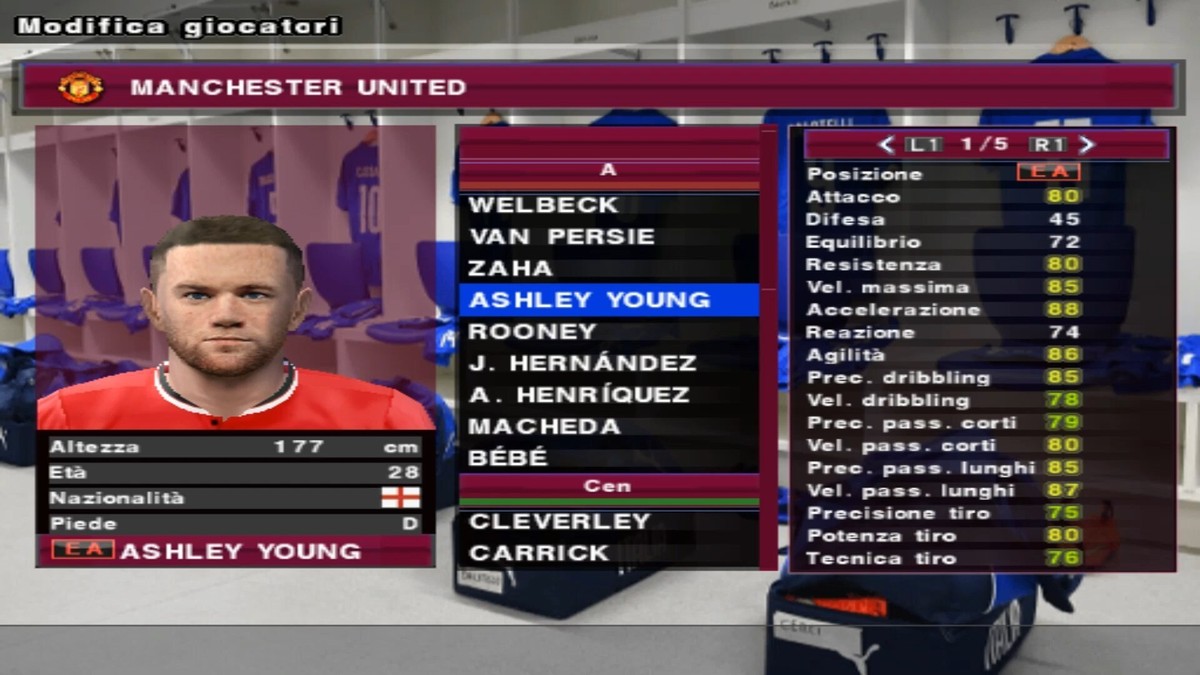1200x675 pixels.
Task: Select Rooney in the player list
Action: tap(532, 331)
